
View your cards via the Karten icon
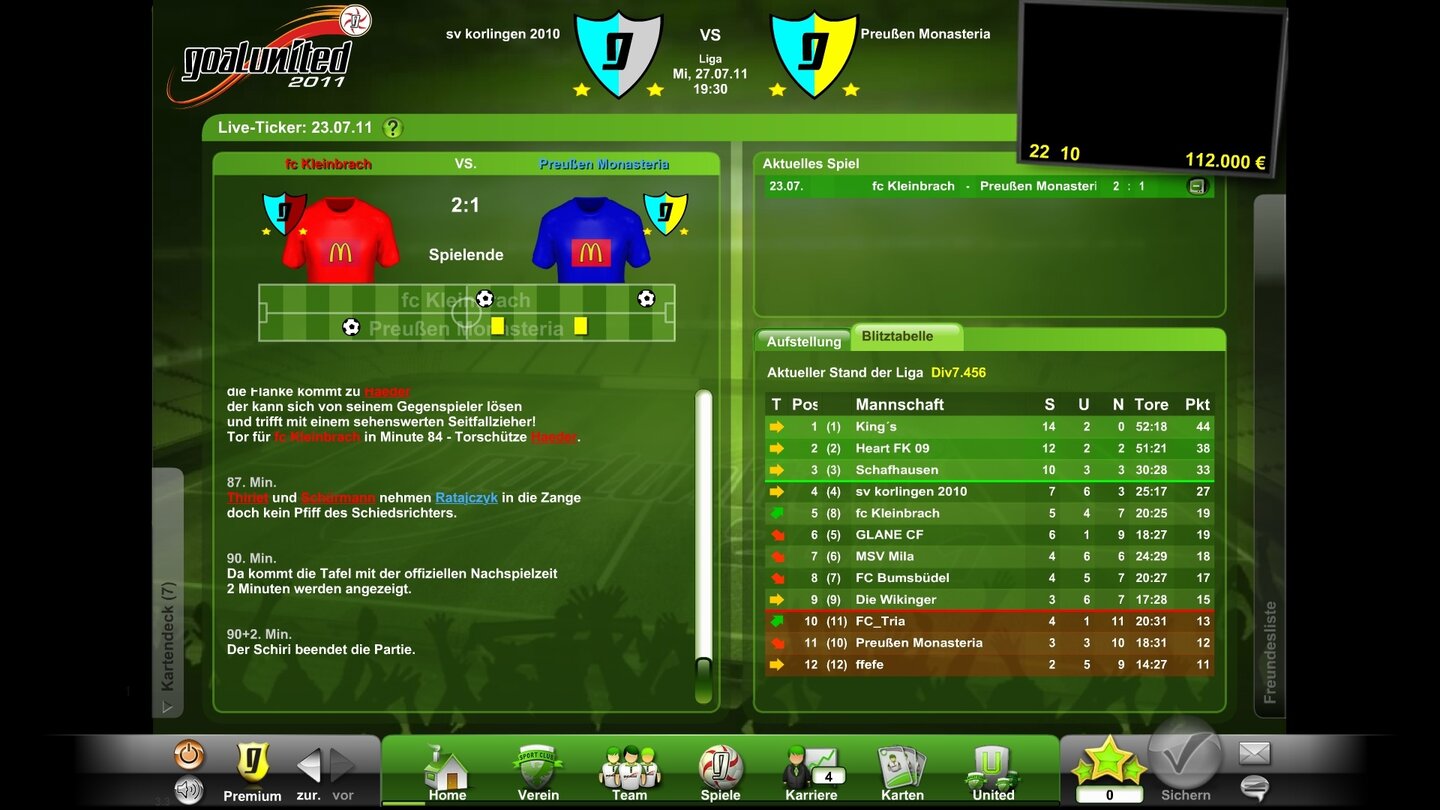pos(901,765)
